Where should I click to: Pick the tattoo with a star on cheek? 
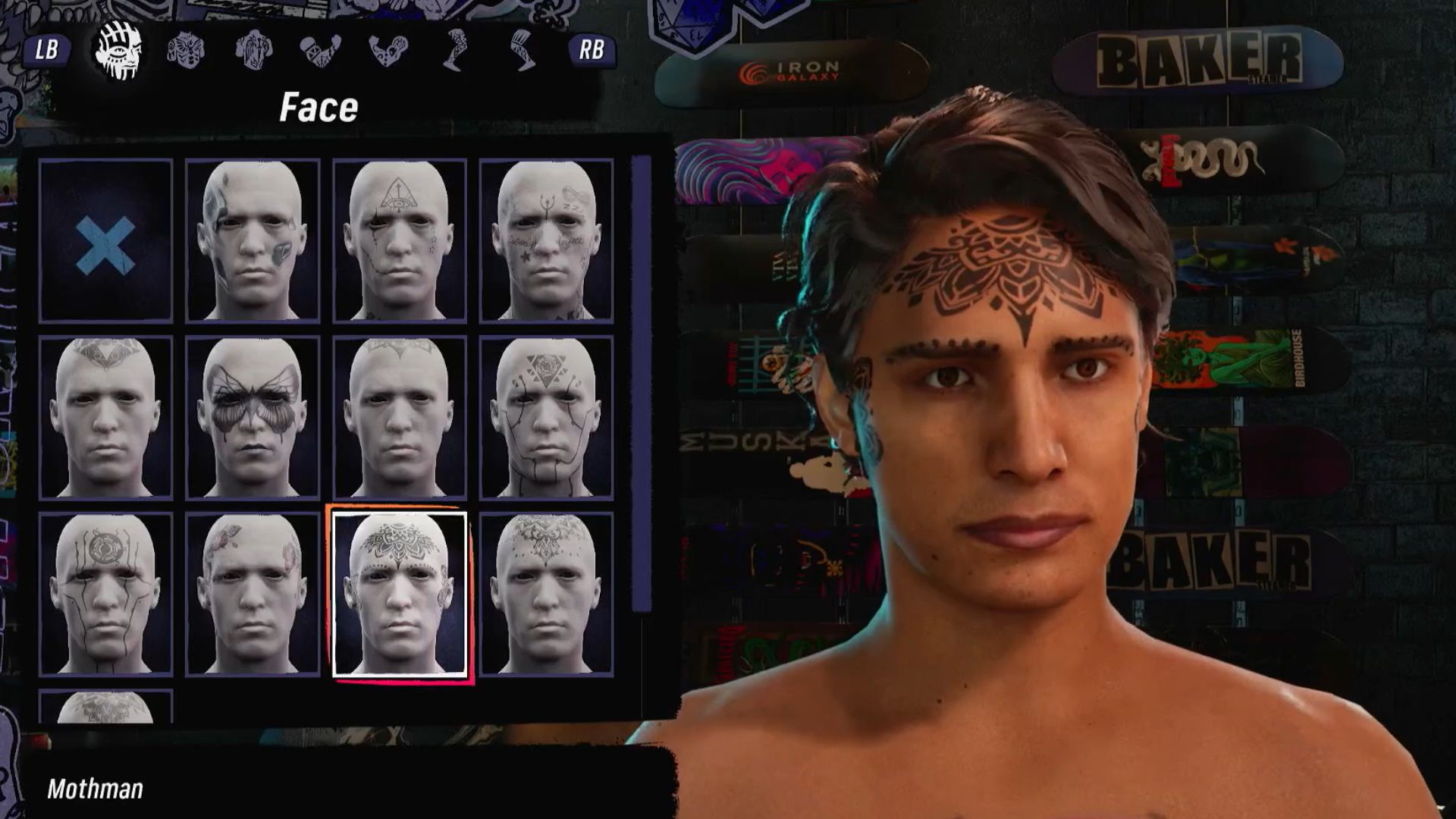(x=546, y=241)
